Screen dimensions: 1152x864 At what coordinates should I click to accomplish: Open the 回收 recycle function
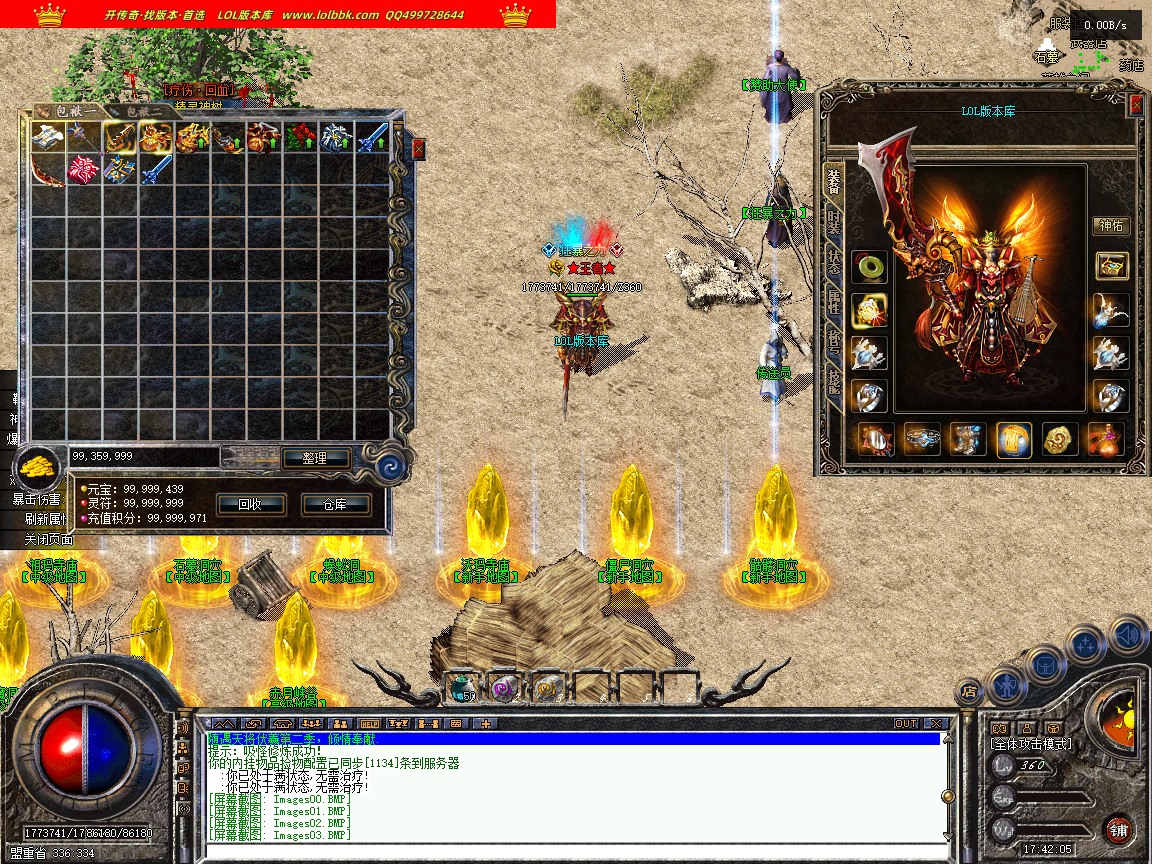249,504
